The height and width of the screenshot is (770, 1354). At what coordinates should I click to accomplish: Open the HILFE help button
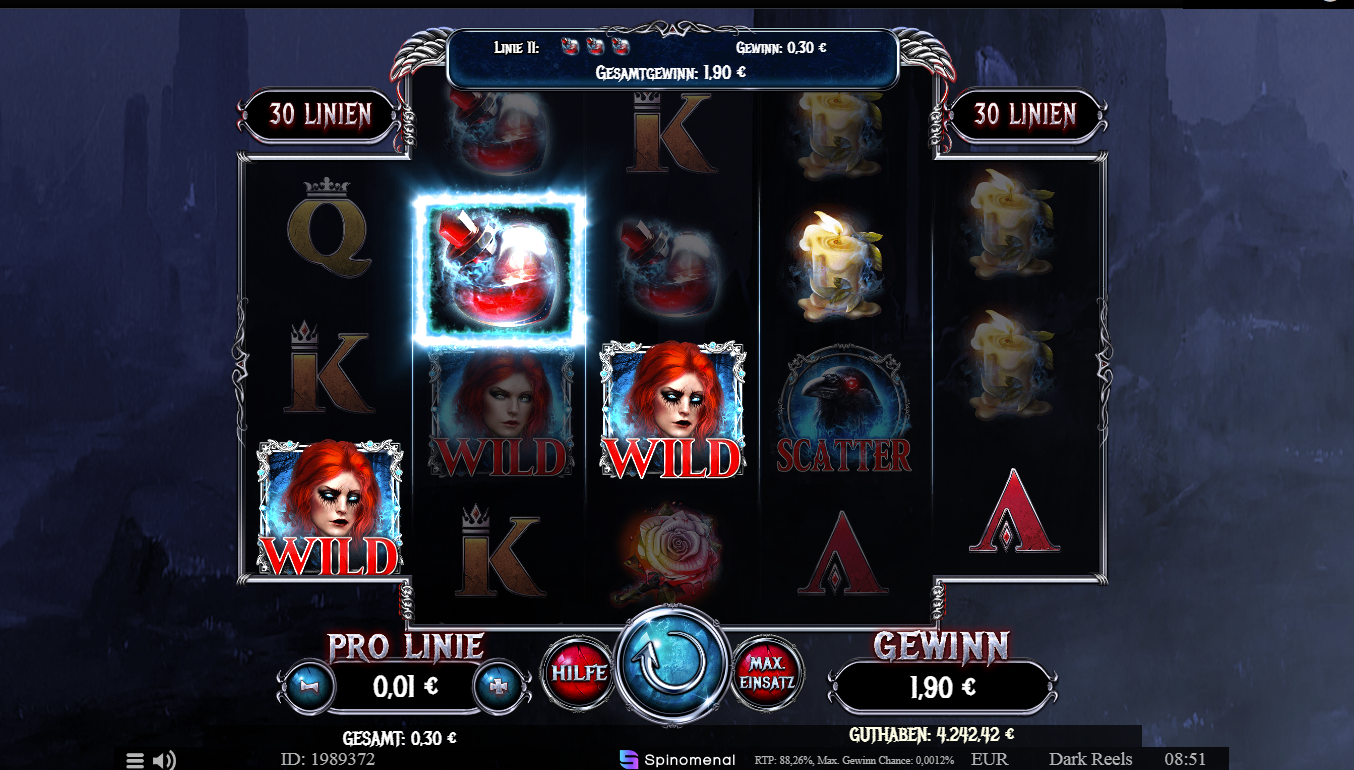578,673
